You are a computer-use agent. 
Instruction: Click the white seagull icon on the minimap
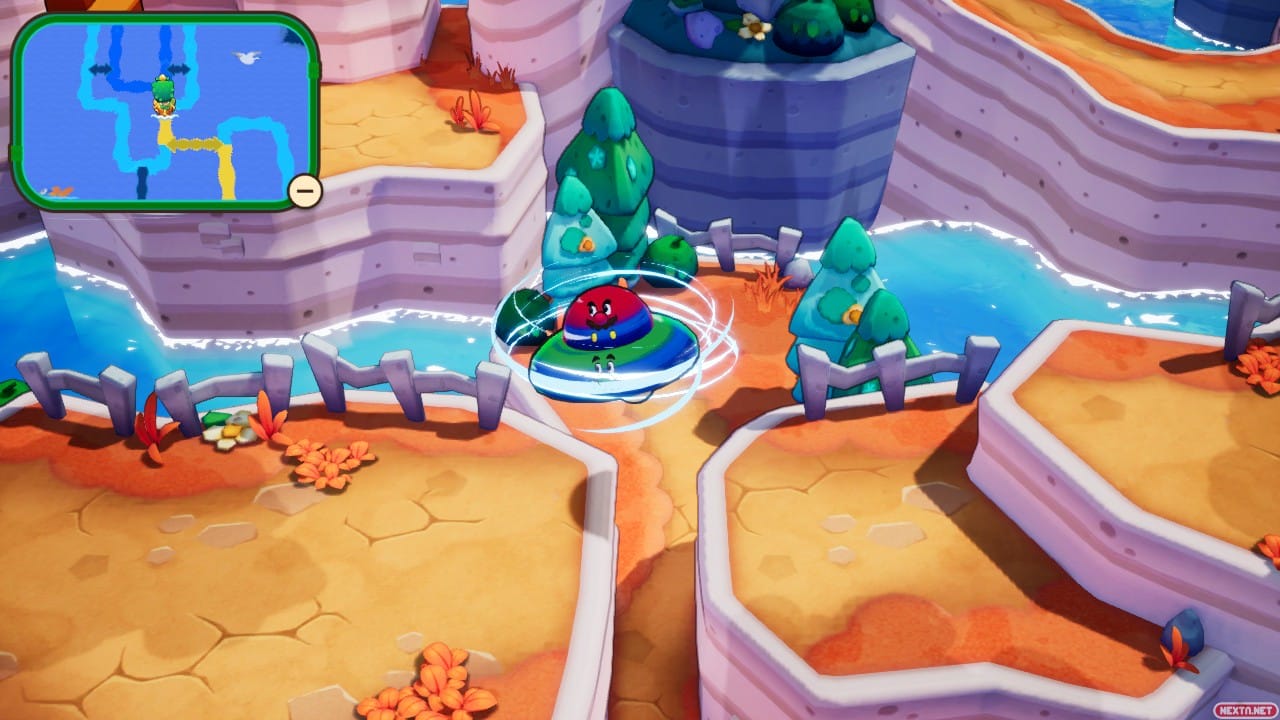coord(248,56)
